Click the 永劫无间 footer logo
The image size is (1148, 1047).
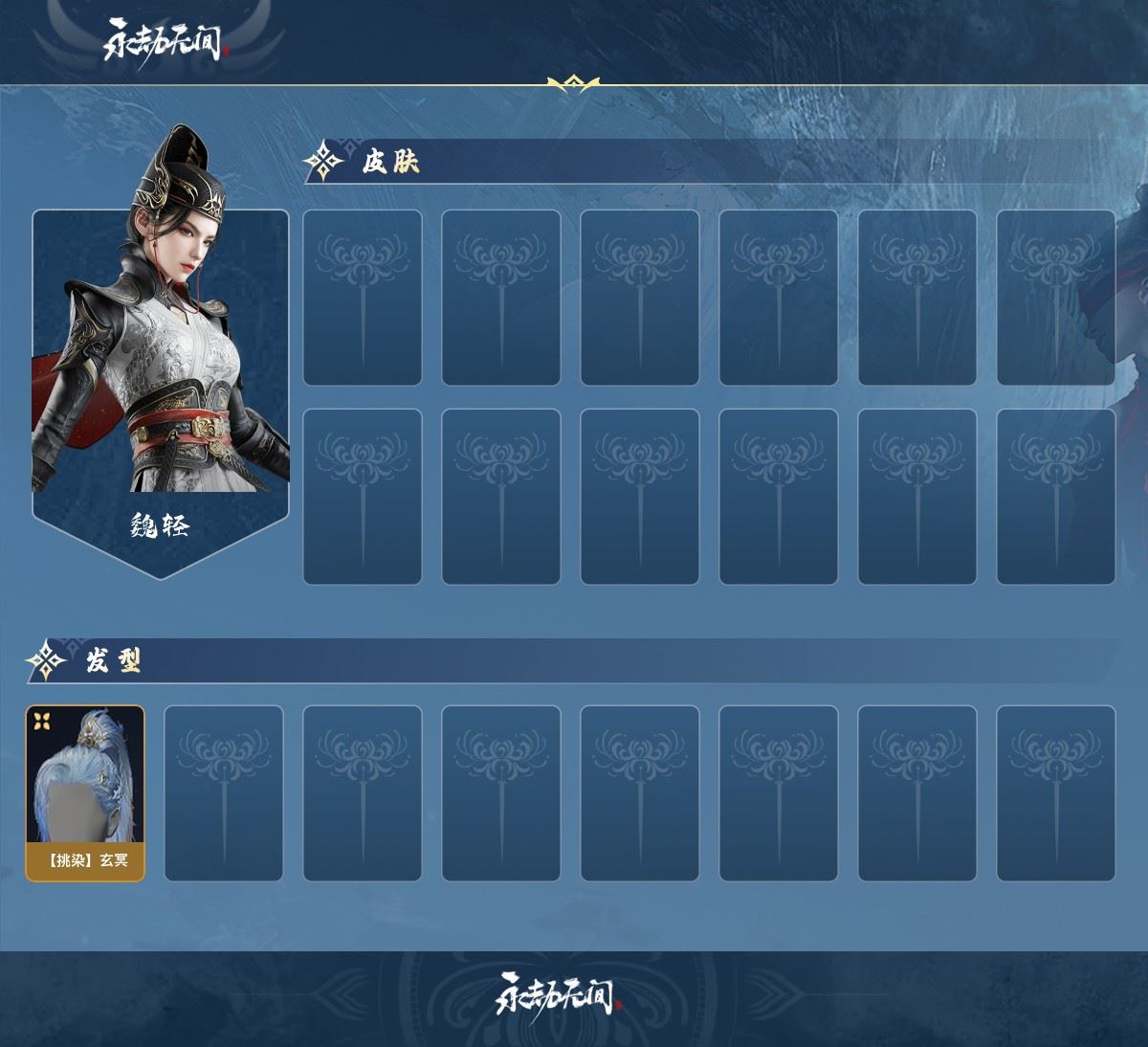pos(559,995)
